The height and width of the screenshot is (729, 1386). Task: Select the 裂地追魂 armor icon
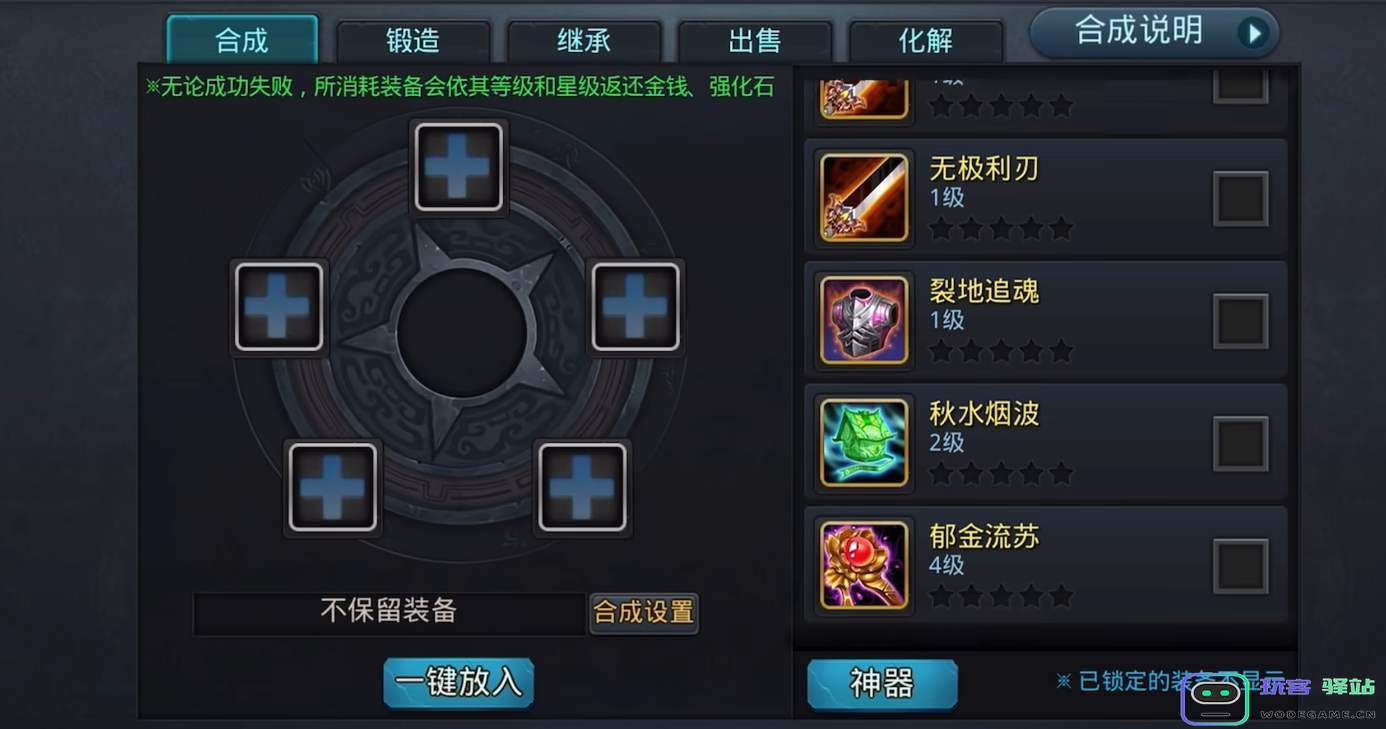pos(862,319)
